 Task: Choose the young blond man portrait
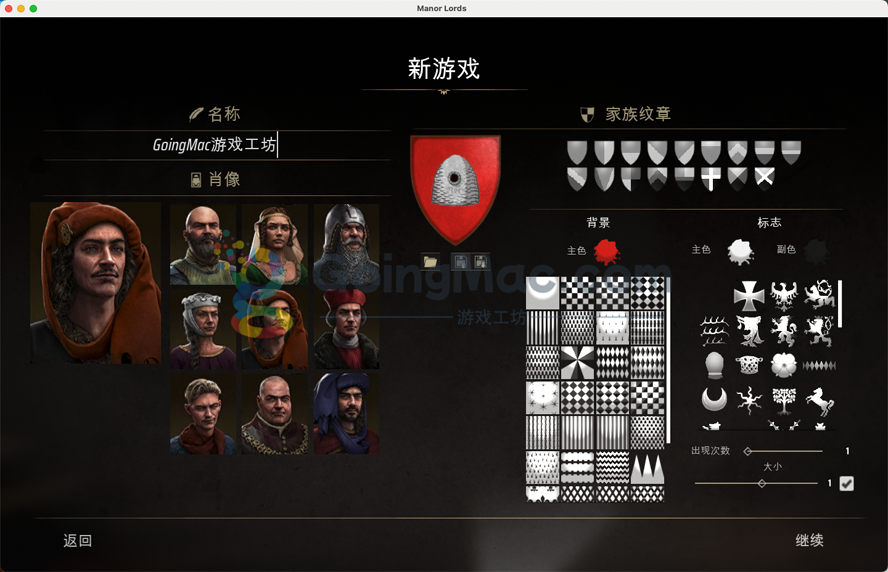203,413
